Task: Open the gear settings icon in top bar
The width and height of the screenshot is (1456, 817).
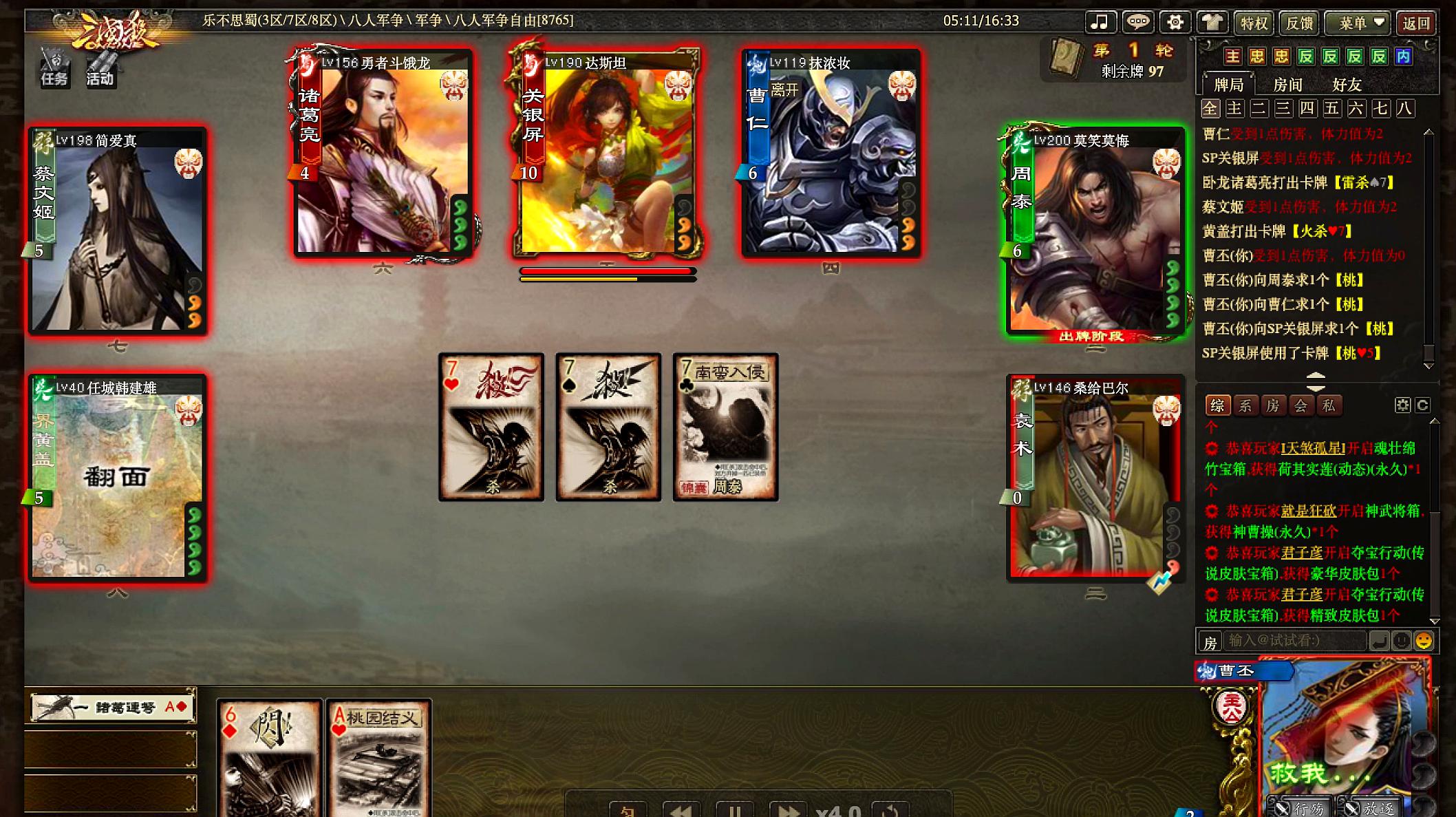Action: [1175, 22]
